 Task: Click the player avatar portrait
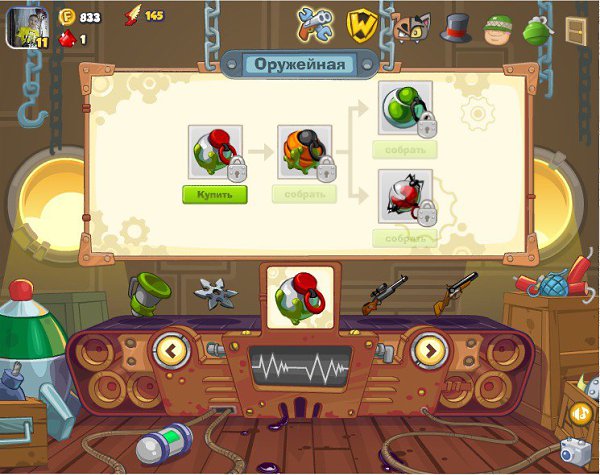[x=28, y=27]
